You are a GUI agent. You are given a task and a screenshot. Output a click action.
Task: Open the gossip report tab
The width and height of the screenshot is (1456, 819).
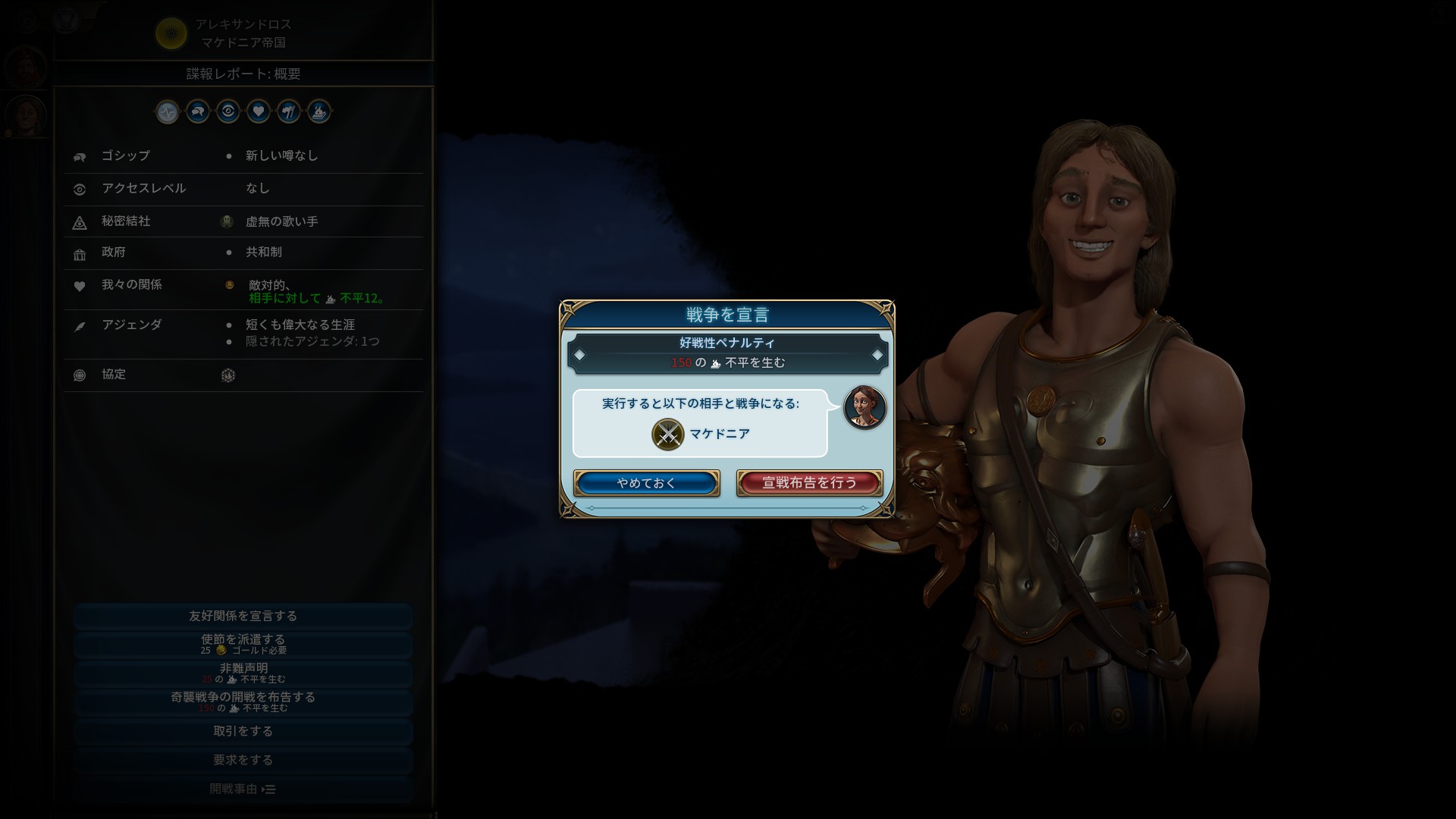(x=198, y=112)
